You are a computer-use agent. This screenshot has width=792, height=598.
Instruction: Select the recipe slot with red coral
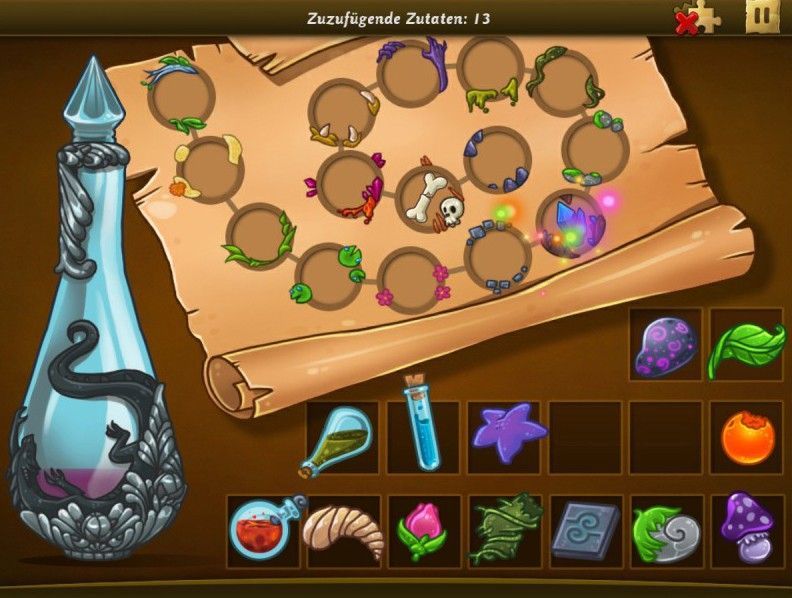click(350, 184)
